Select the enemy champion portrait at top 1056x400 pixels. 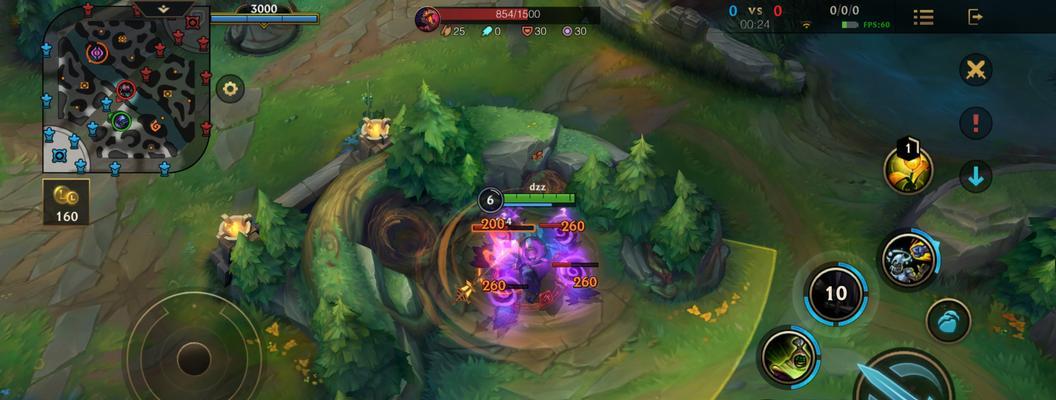[427, 17]
